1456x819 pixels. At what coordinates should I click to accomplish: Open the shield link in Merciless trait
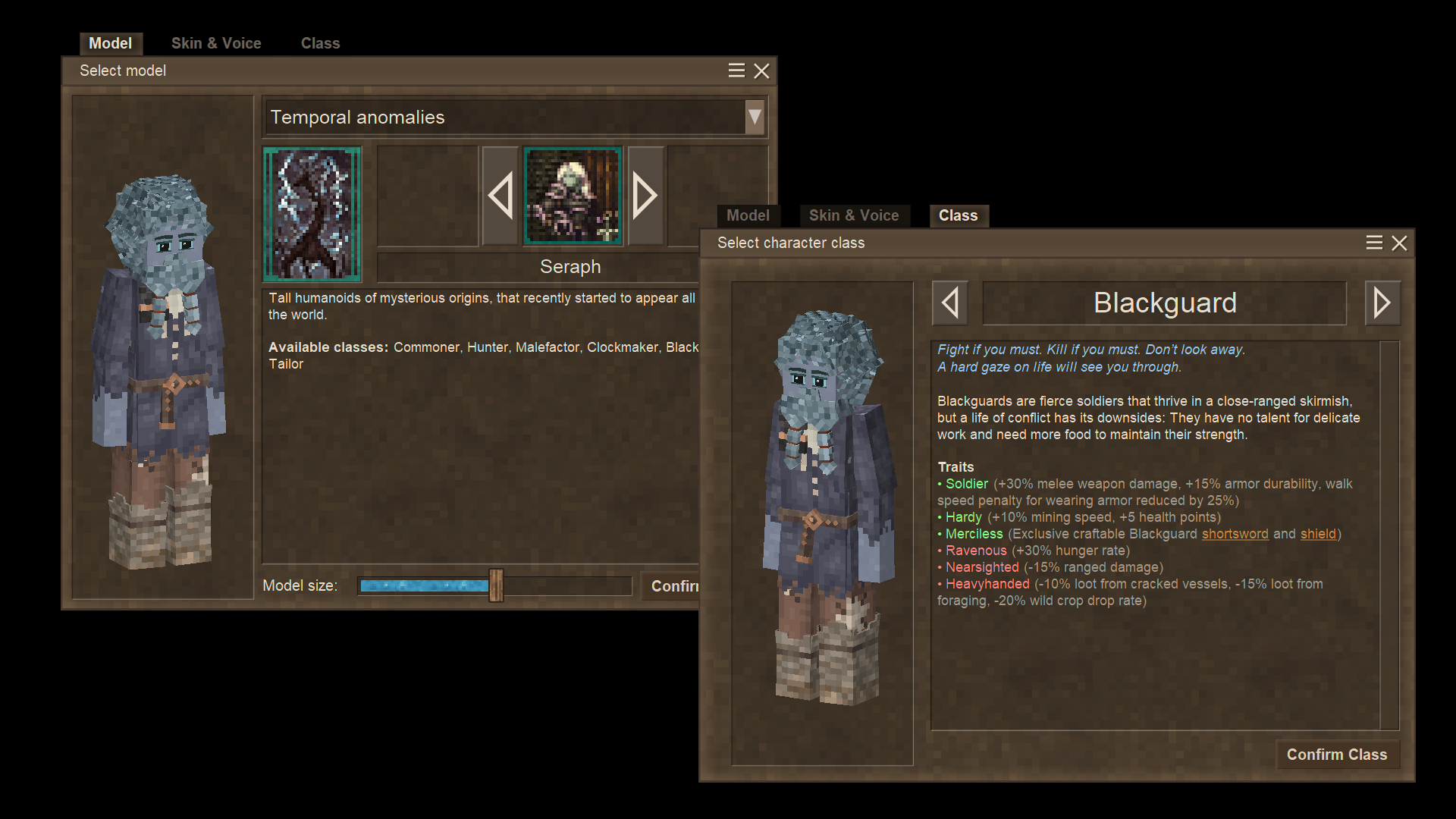[x=1318, y=534]
